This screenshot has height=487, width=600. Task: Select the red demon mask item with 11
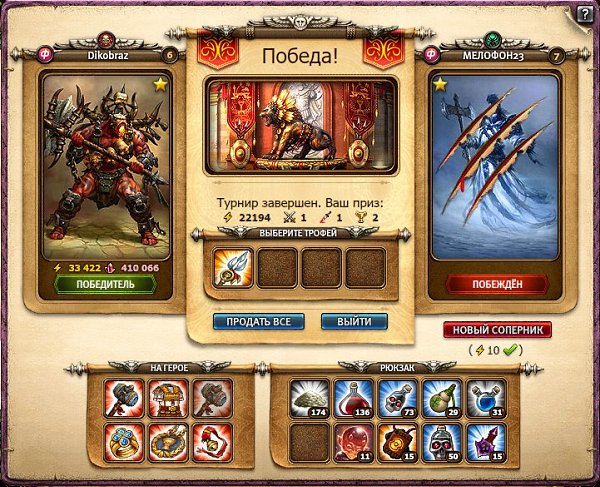354,442
